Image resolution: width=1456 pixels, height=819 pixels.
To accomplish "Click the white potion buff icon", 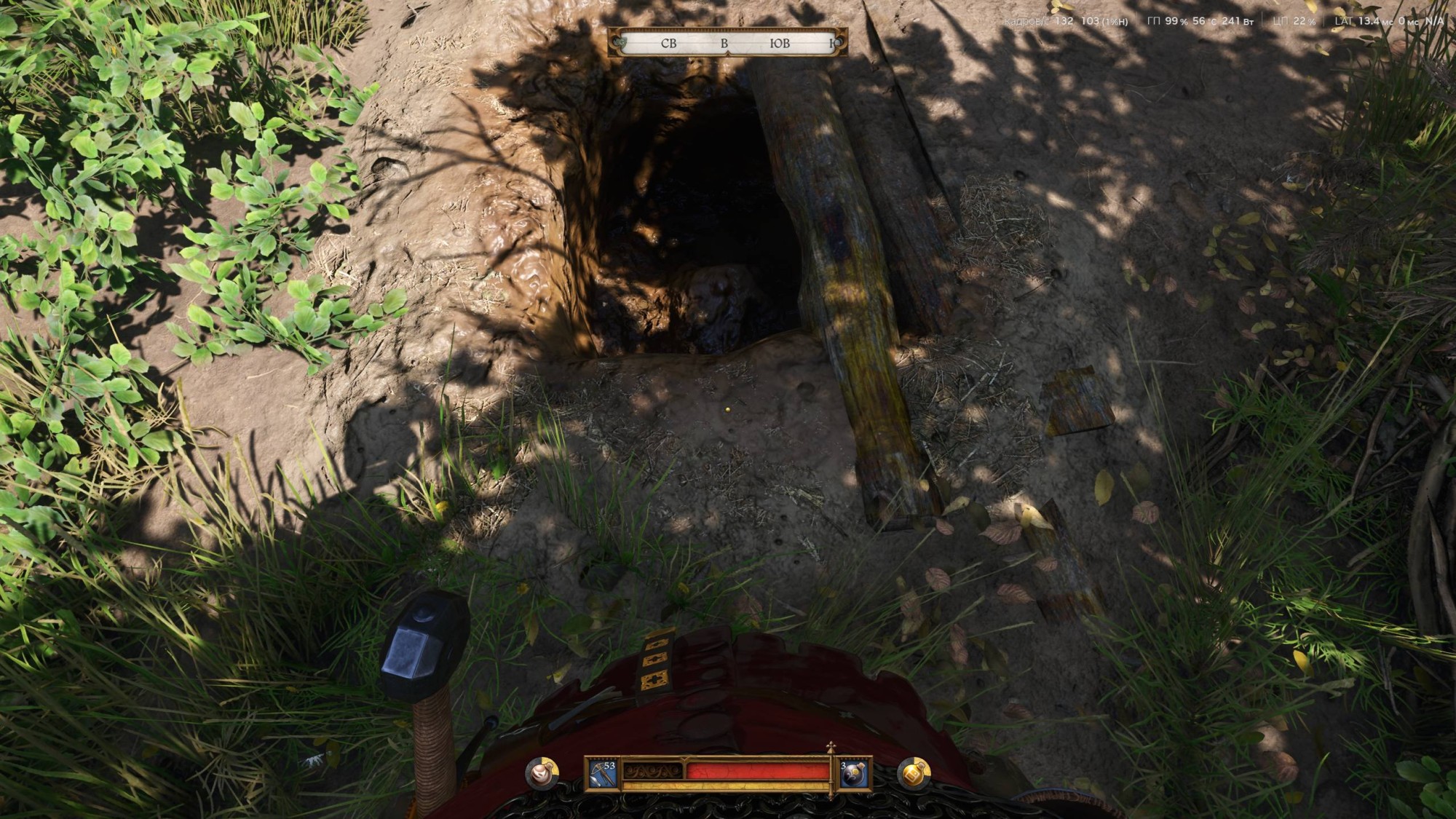I will (x=542, y=773).
